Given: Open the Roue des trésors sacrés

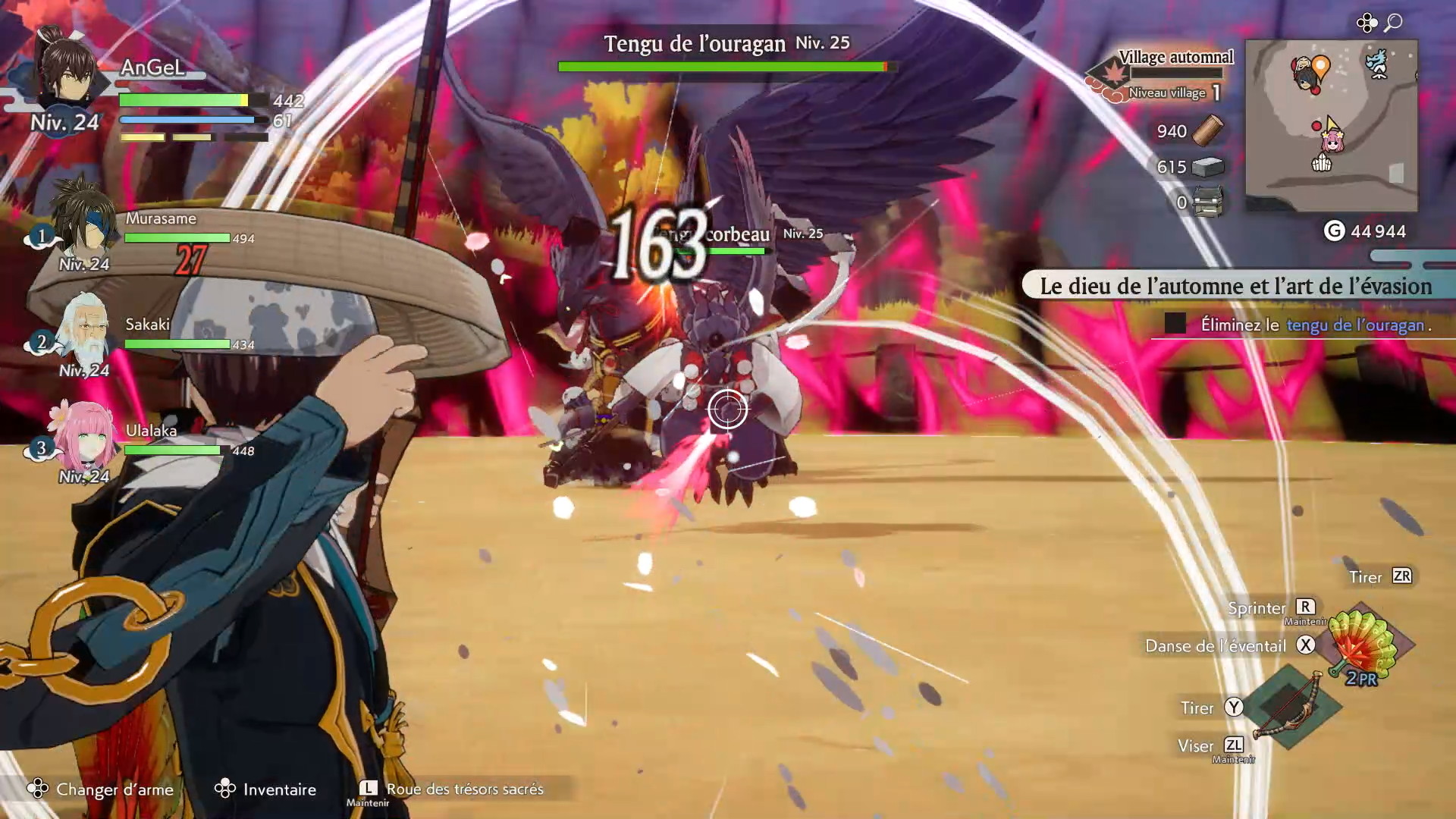Looking at the screenshot, I should point(464,789).
